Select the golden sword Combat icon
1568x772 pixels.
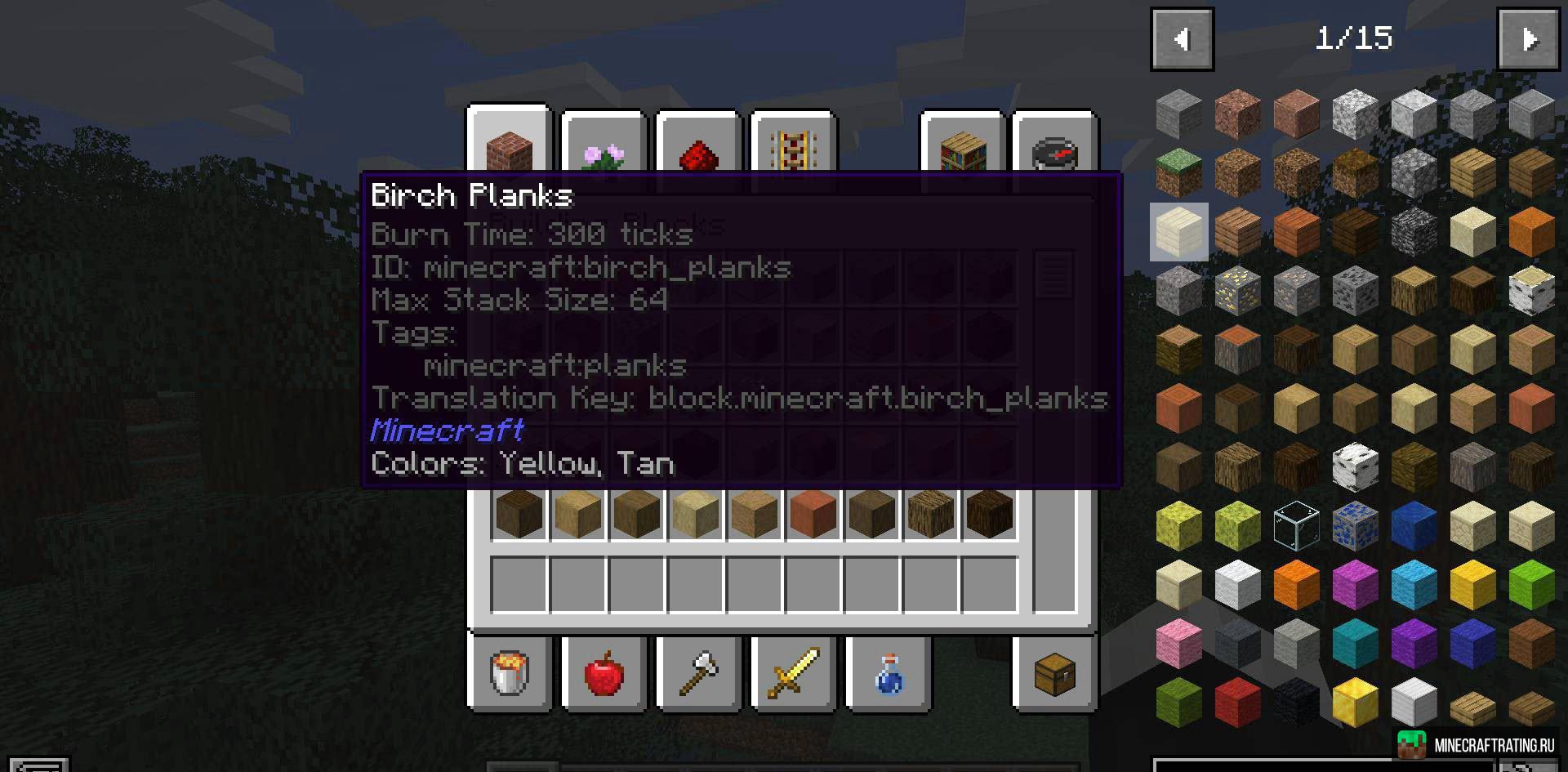pyautogui.click(x=792, y=674)
